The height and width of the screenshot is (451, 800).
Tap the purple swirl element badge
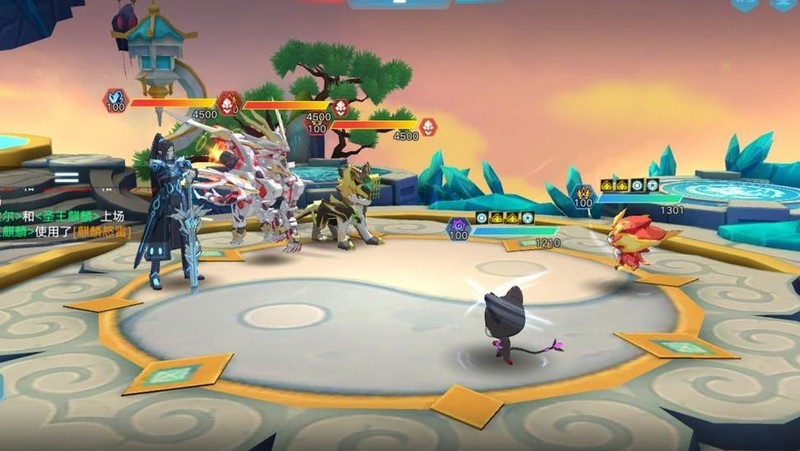pyautogui.click(x=458, y=227)
